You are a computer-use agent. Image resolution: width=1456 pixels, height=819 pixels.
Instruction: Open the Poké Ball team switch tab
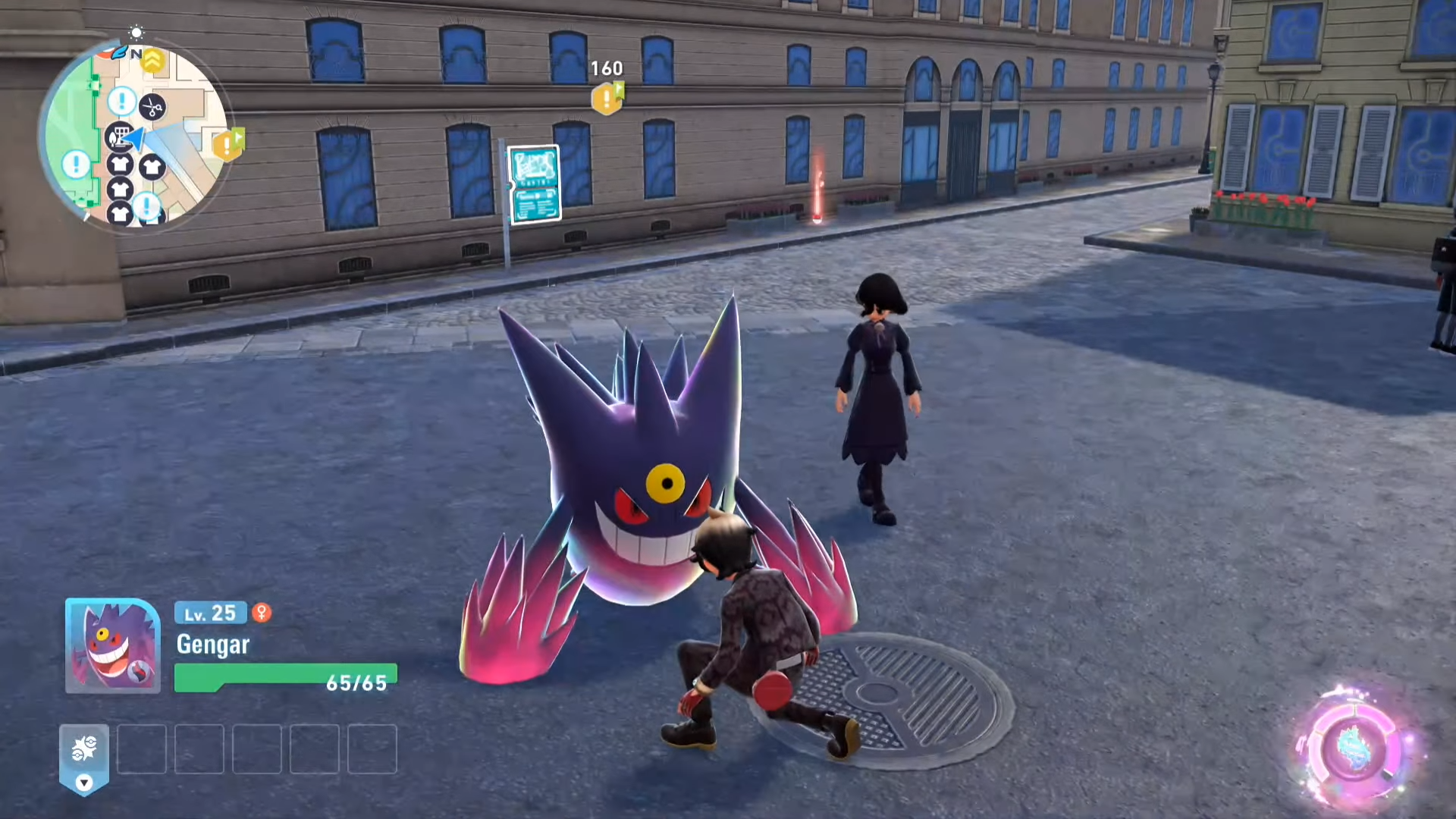[x=84, y=757]
